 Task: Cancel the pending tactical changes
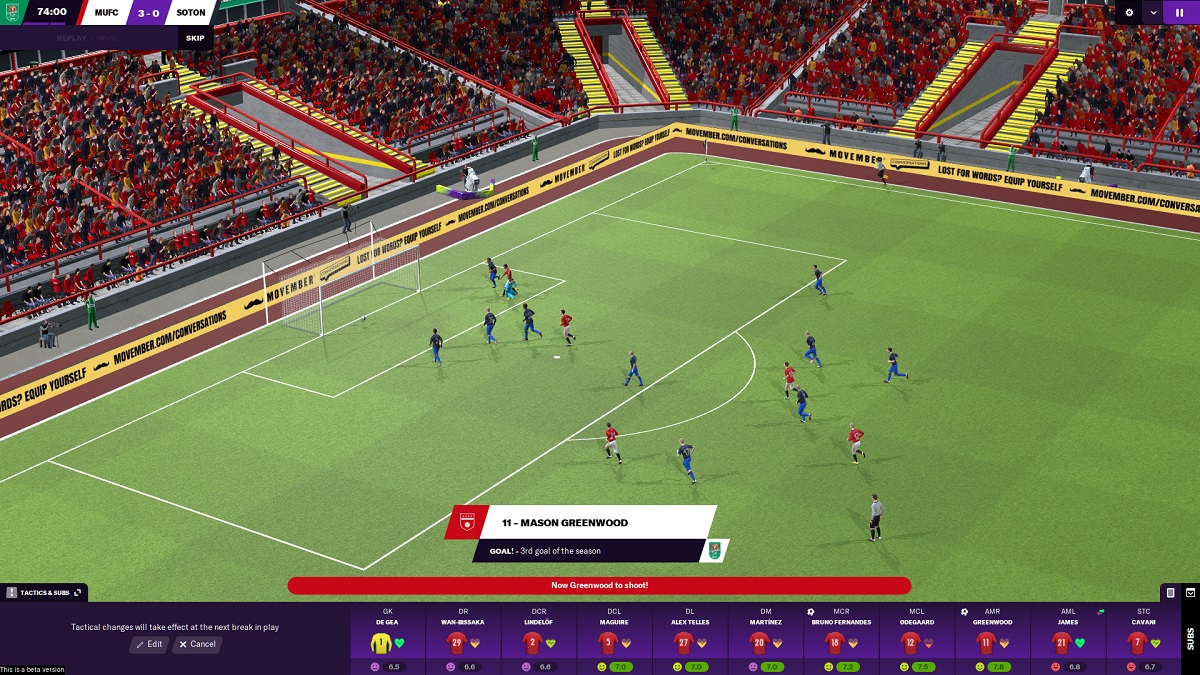click(x=196, y=644)
